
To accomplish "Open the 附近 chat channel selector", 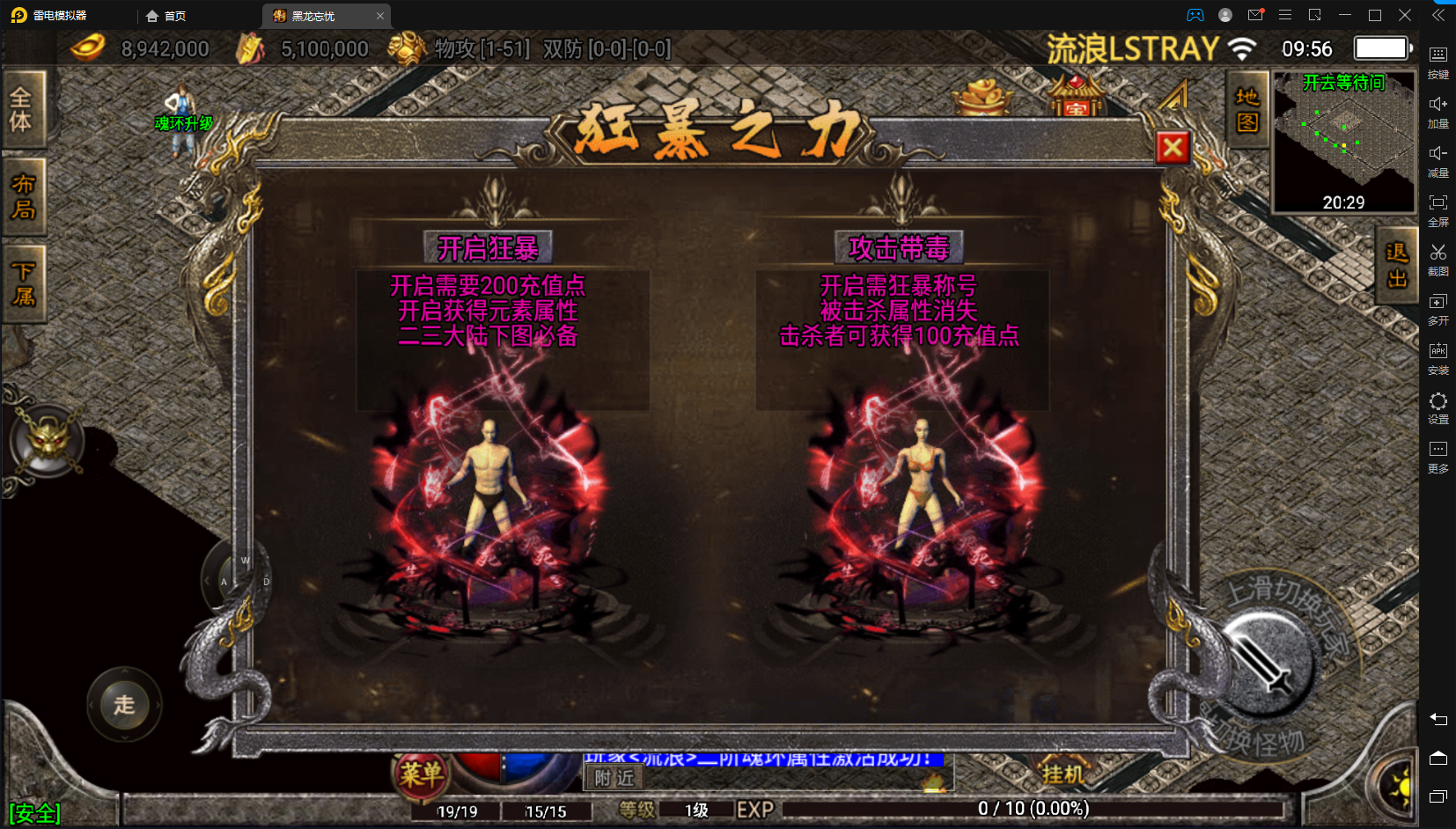I will click(x=614, y=779).
